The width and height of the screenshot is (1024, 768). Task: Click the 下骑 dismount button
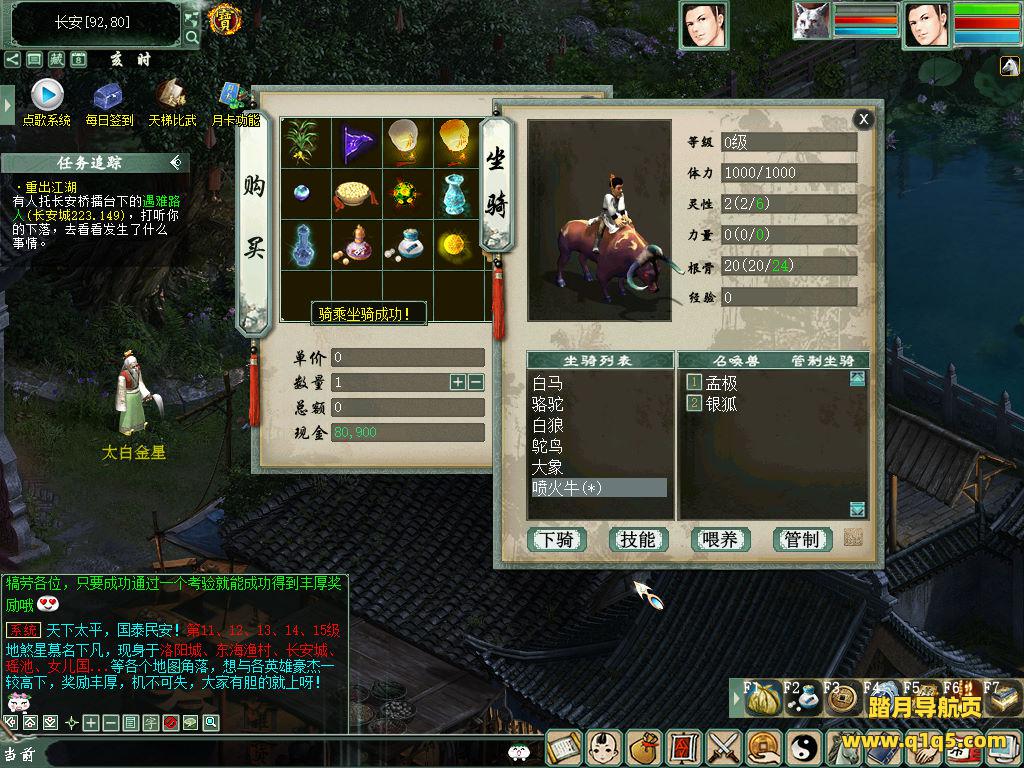556,540
